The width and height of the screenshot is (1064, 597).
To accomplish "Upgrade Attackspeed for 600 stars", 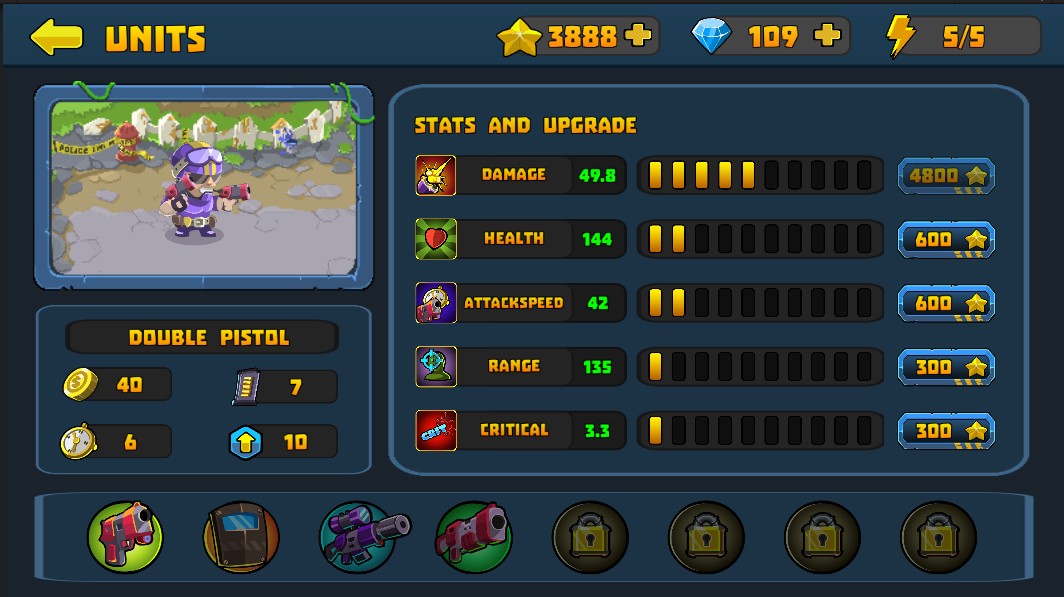I will [946, 303].
